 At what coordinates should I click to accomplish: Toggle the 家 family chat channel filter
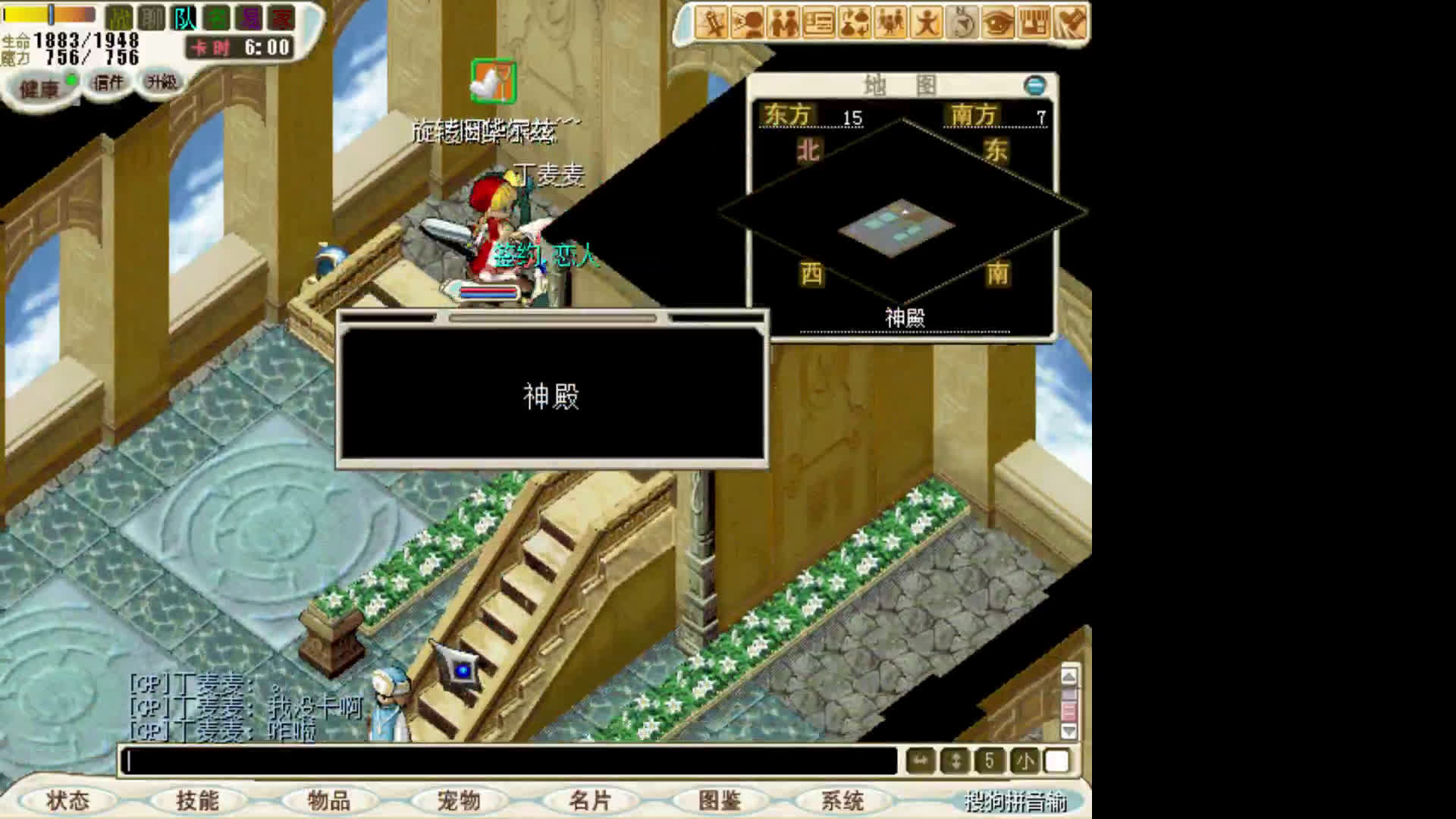click(x=280, y=19)
